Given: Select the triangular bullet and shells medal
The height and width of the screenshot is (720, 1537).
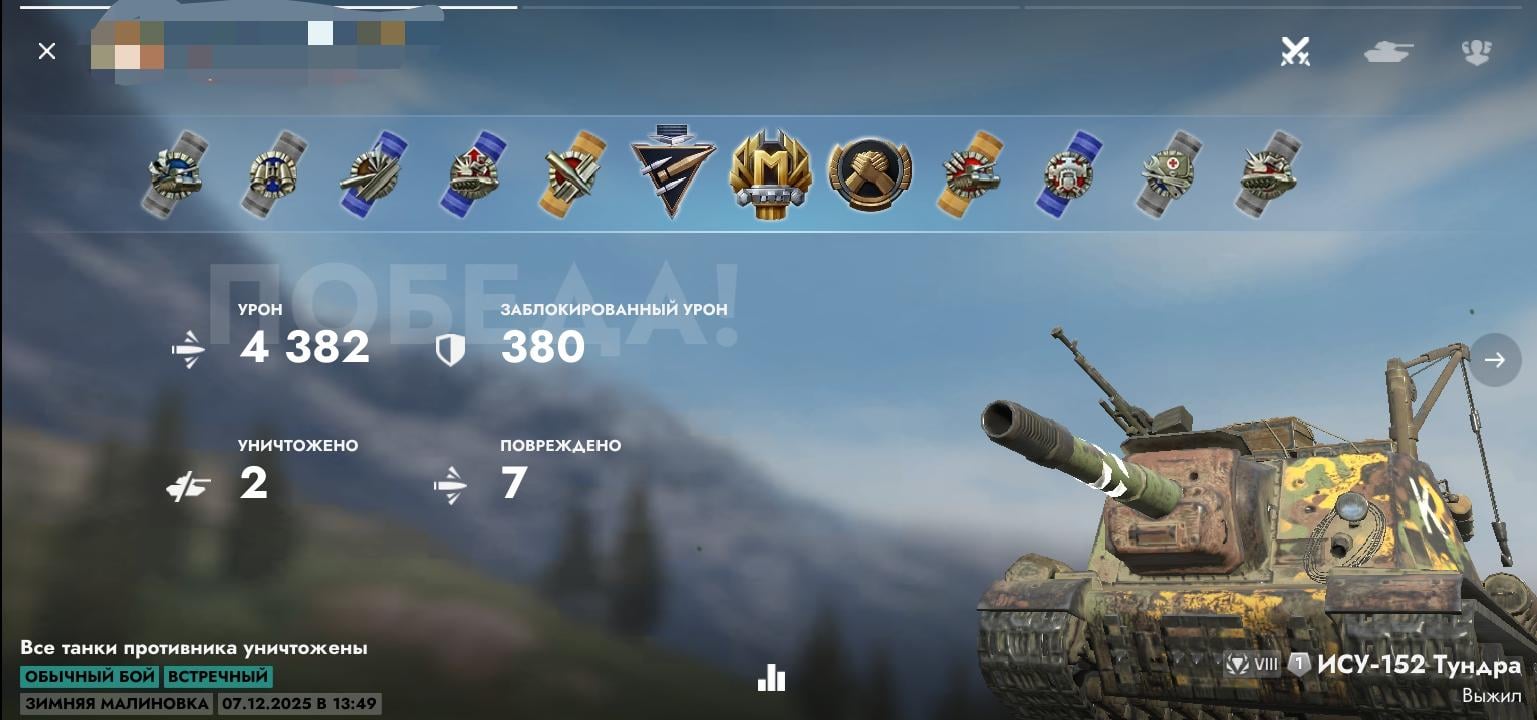Looking at the screenshot, I should [672, 171].
